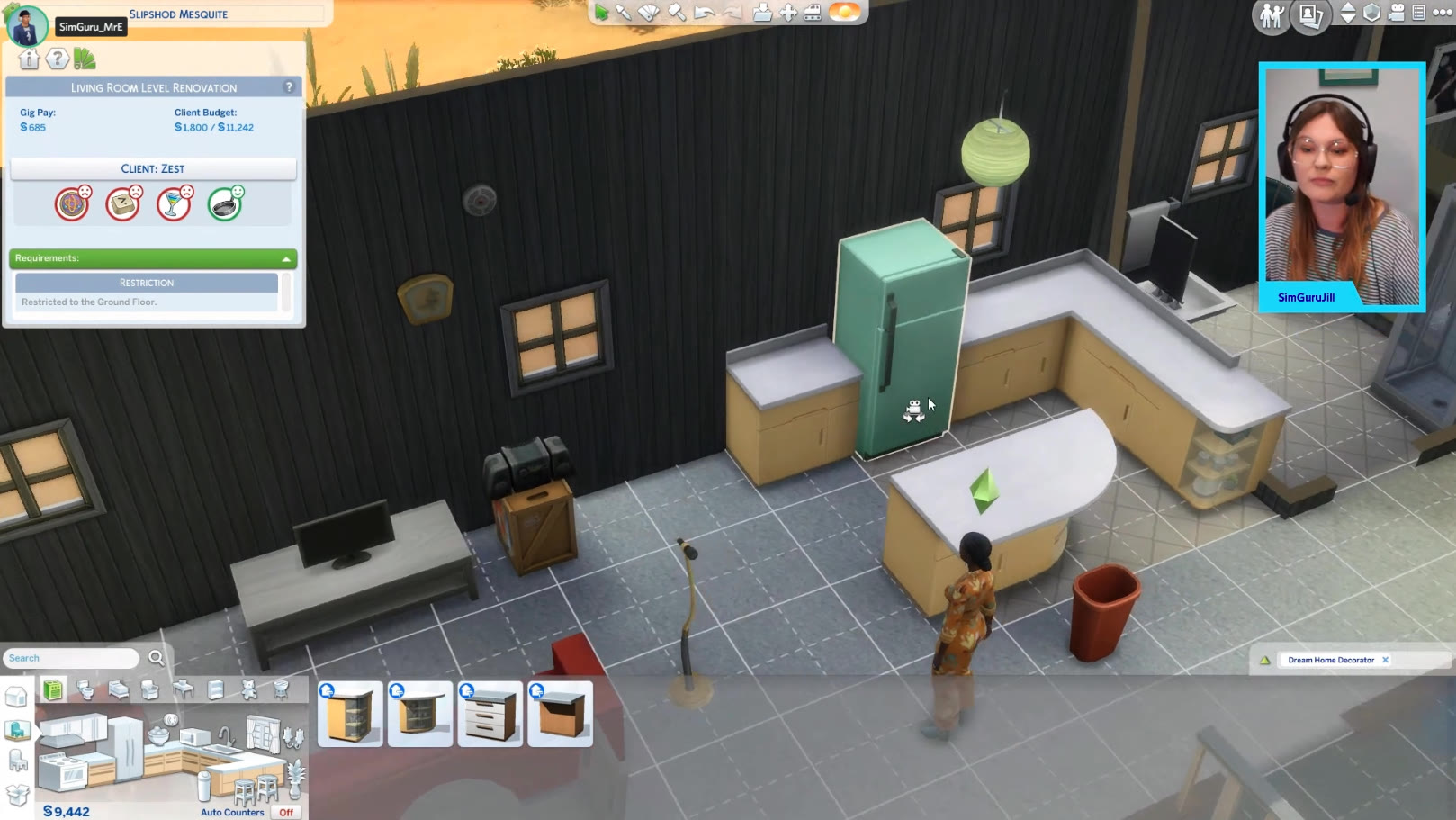Screen dimensions: 1456x820
Task: Toggle Auto Counters Off button
Action: (x=286, y=812)
